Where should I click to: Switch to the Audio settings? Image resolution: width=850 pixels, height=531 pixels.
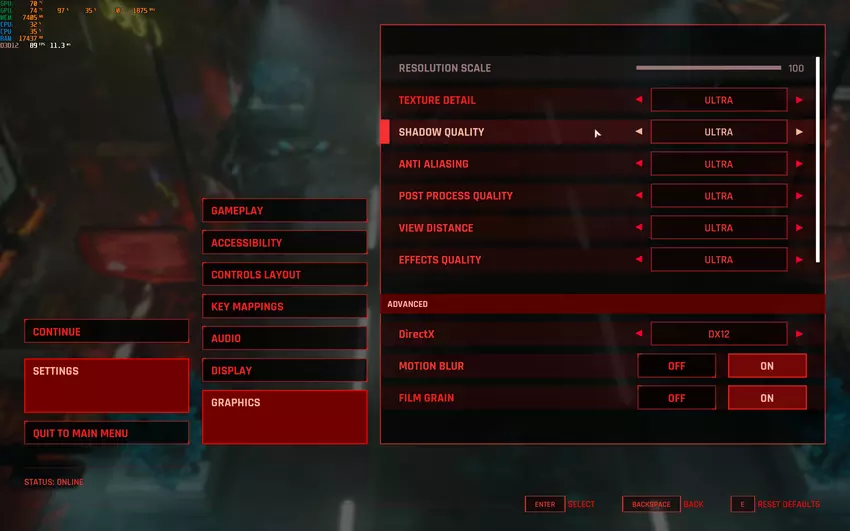click(284, 339)
